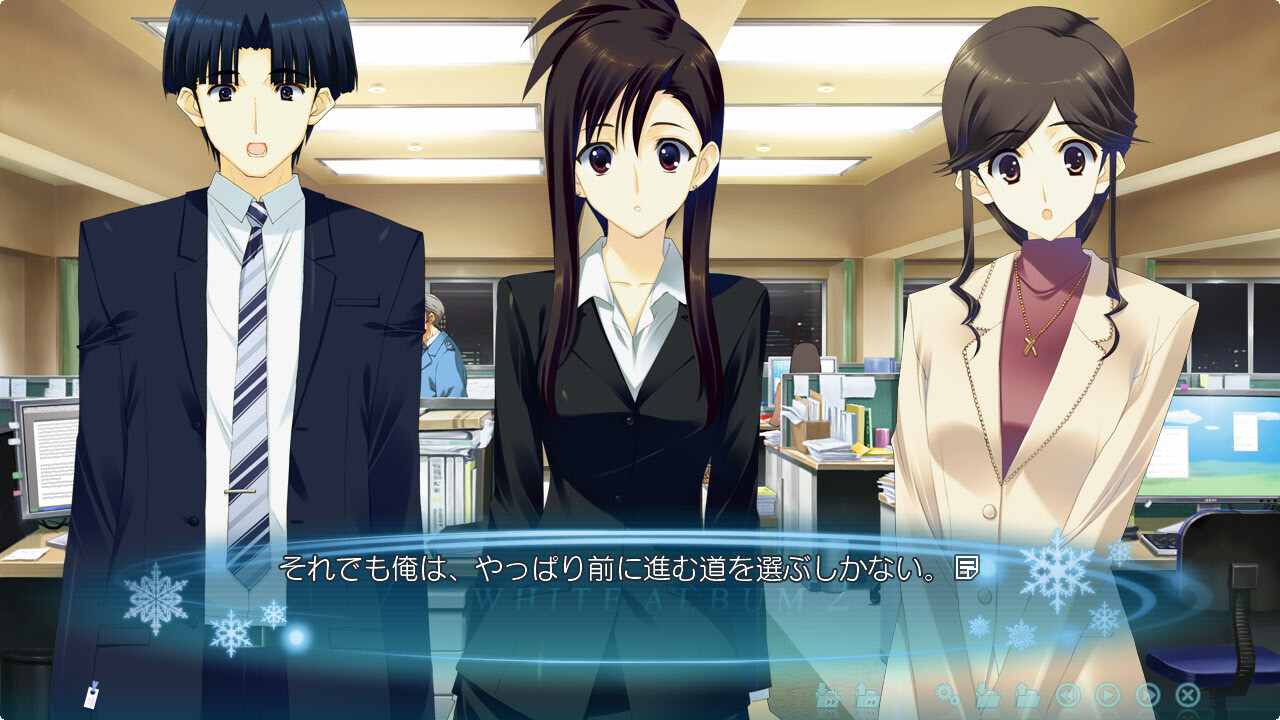Open the message backlog with the rewind icon
Viewport: 1280px width, 720px height.
pyautogui.click(x=1066, y=695)
